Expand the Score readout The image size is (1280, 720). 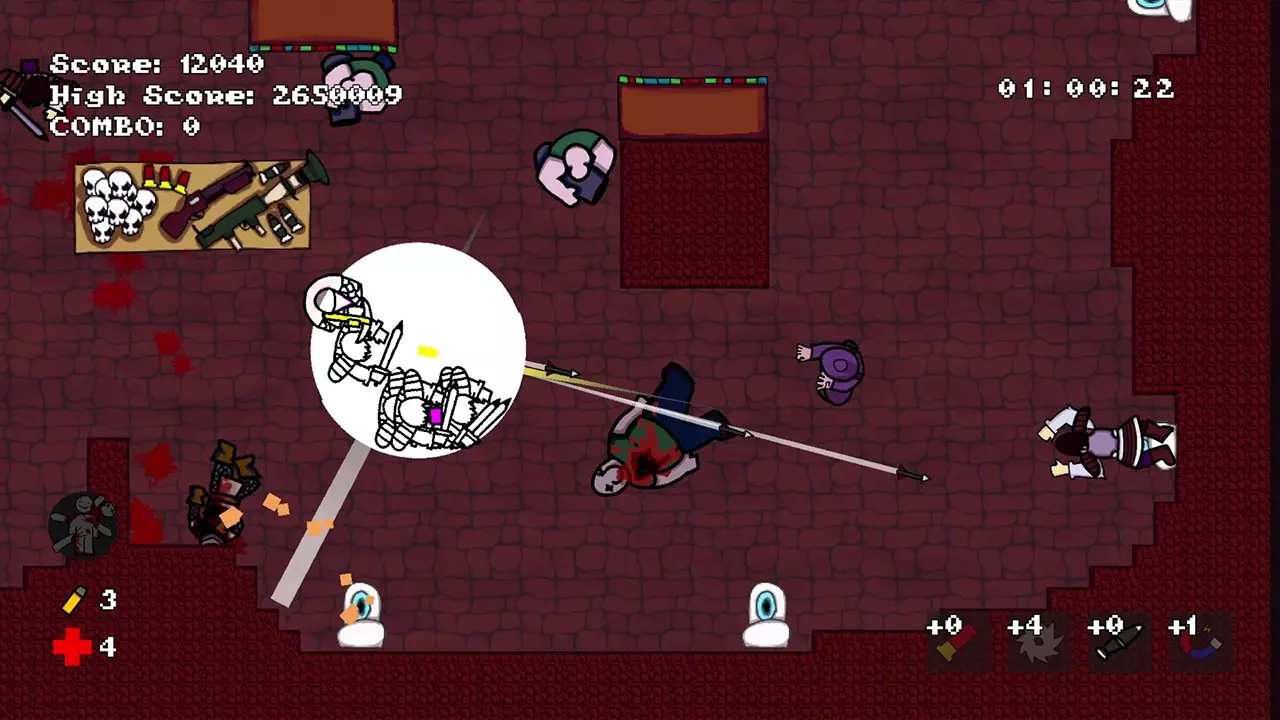tap(160, 64)
